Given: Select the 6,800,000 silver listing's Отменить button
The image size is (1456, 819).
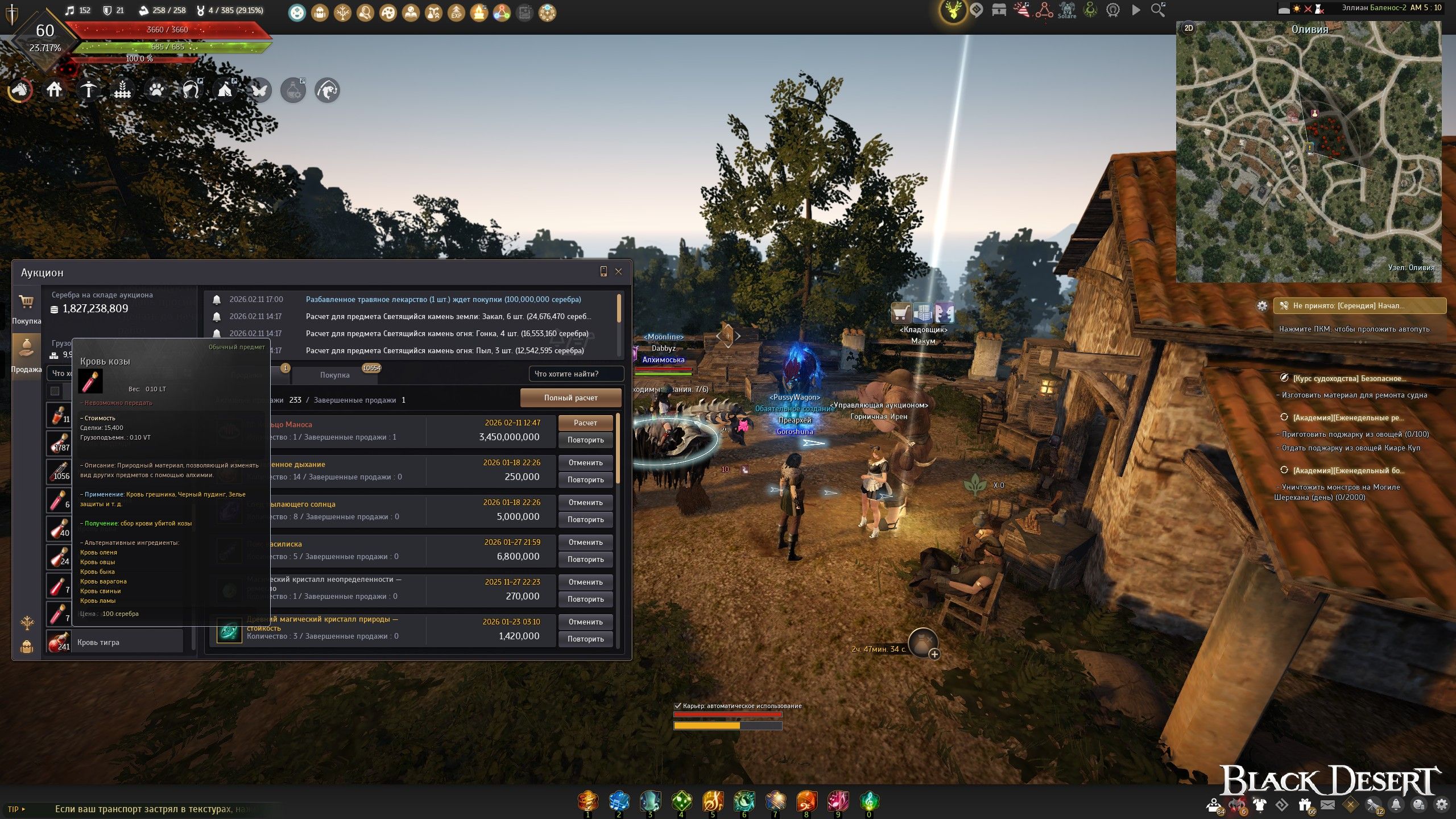Looking at the screenshot, I should pyautogui.click(x=585, y=543).
